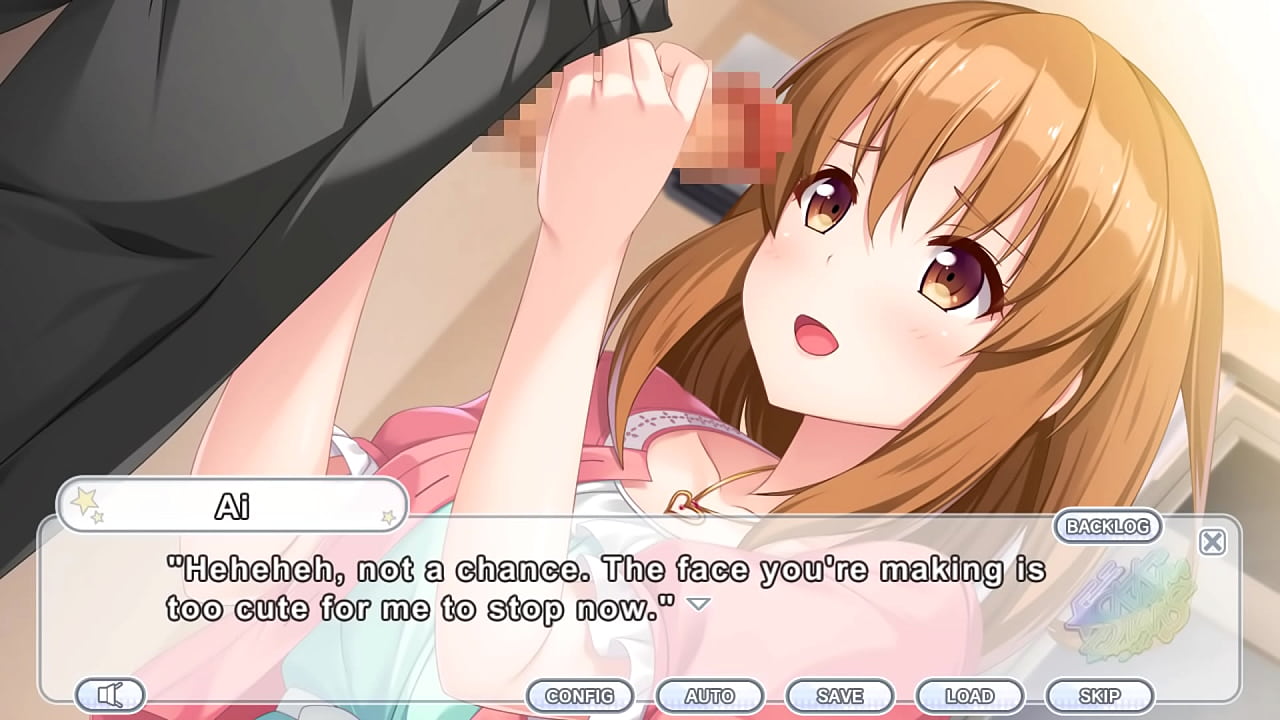Open the BACKLOG to review past dialogue
The width and height of the screenshot is (1280, 720).
1108,527
